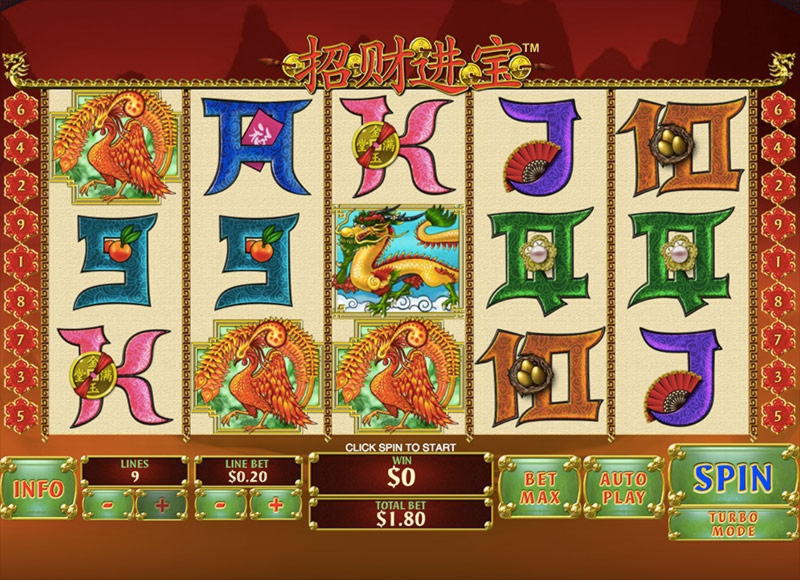Screen dimensions: 800x580
Task: Open the INFO paytable
Action: pyautogui.click(x=39, y=489)
